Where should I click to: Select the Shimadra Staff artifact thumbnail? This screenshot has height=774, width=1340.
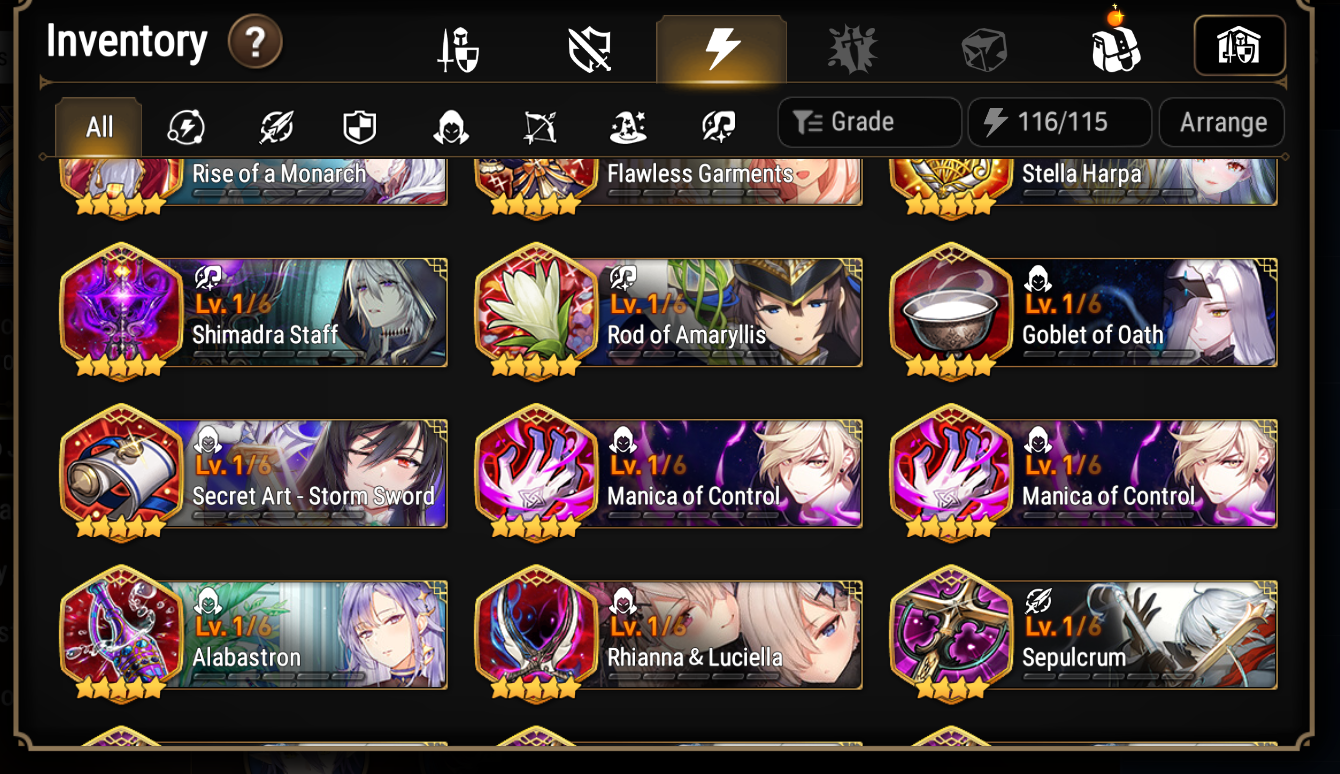[x=120, y=311]
